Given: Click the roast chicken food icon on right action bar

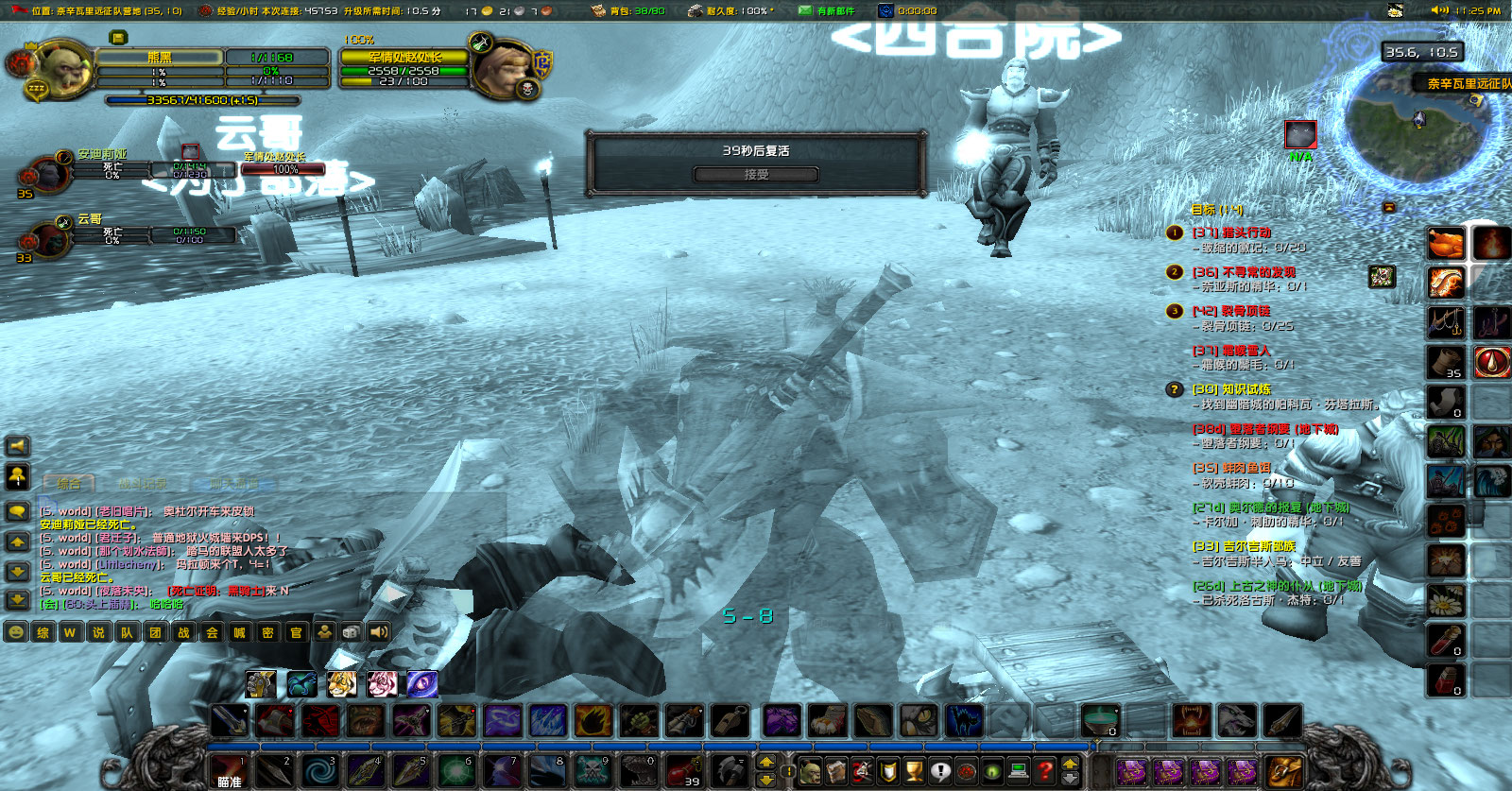Looking at the screenshot, I should pyautogui.click(x=1446, y=243).
